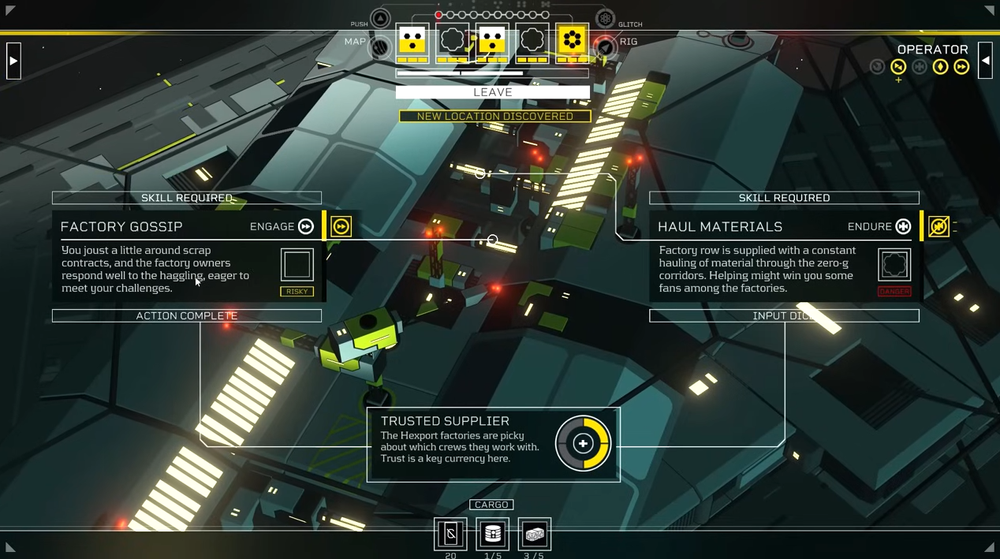Image resolution: width=1000 pixels, height=559 pixels.
Task: Open the Rig screen
Action: point(604,45)
